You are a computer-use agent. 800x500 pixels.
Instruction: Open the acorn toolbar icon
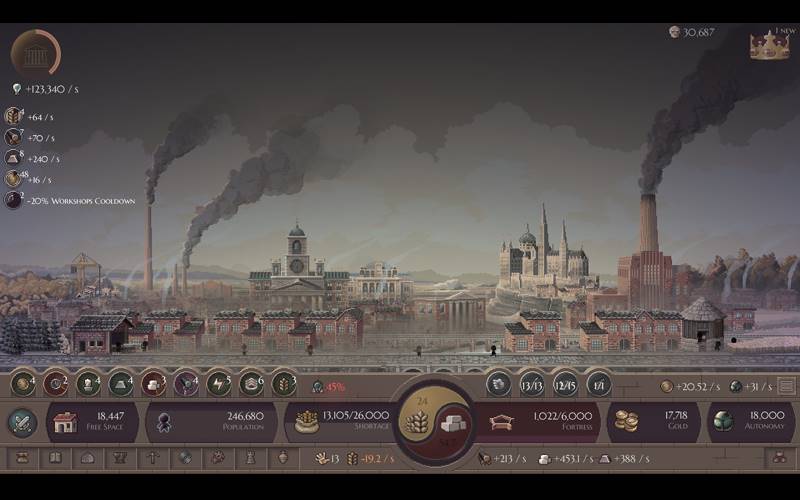click(x=283, y=458)
